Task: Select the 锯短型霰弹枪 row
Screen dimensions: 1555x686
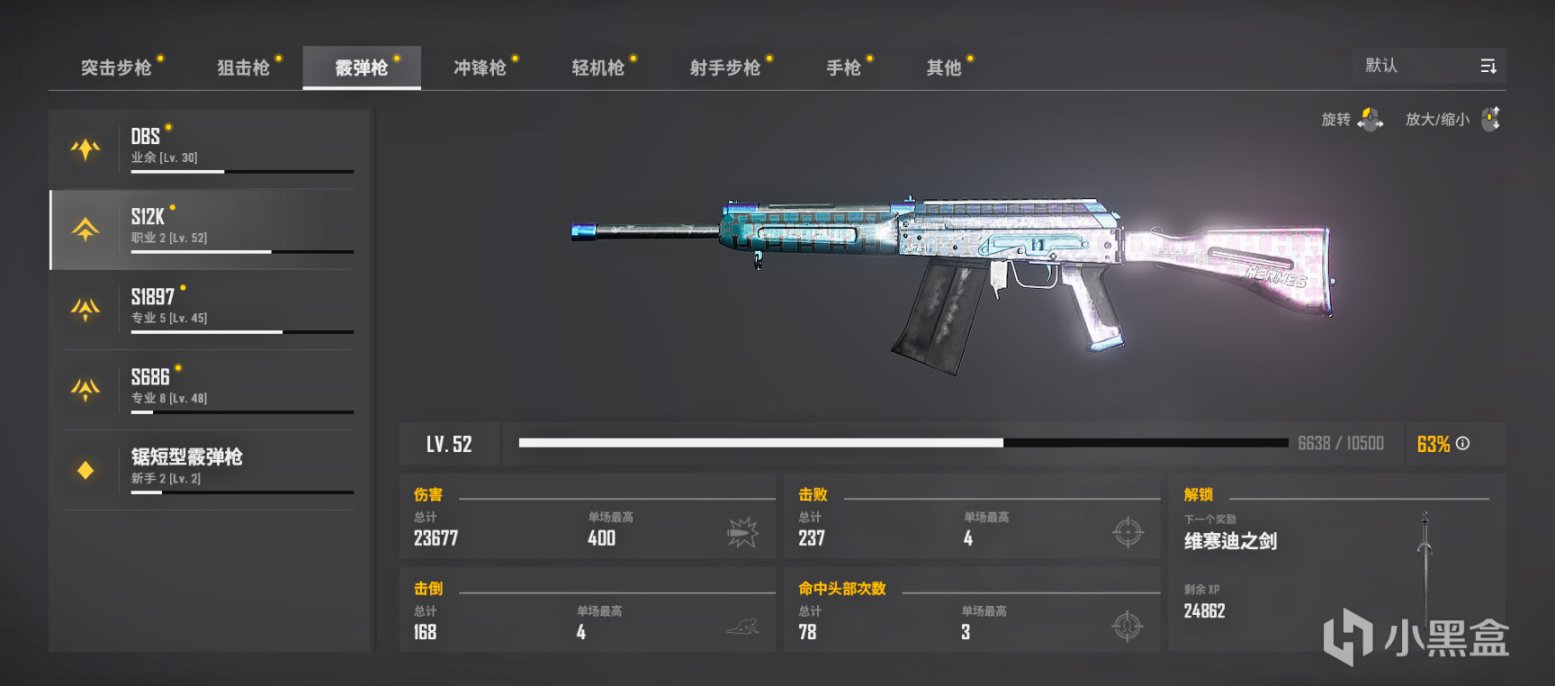Action: point(210,469)
